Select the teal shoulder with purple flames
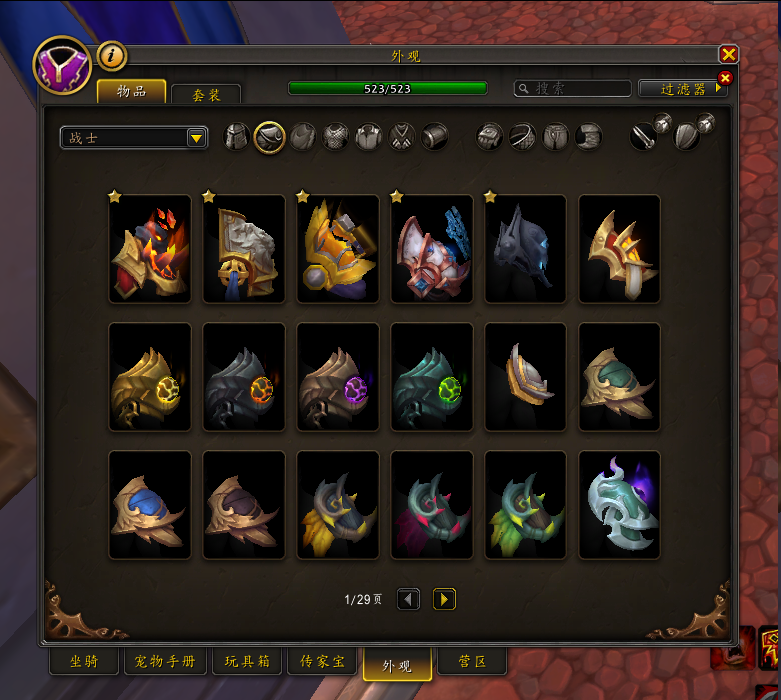This screenshot has width=781, height=700. pos(619,504)
